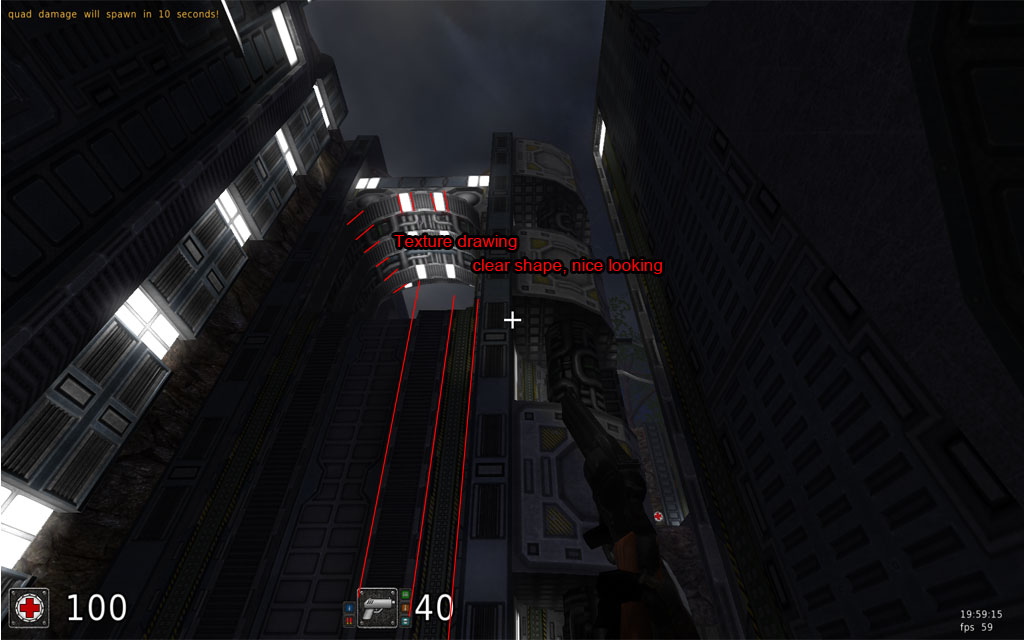Choose the small teal ammo icon
This screenshot has width=1024, height=640.
click(x=405, y=621)
